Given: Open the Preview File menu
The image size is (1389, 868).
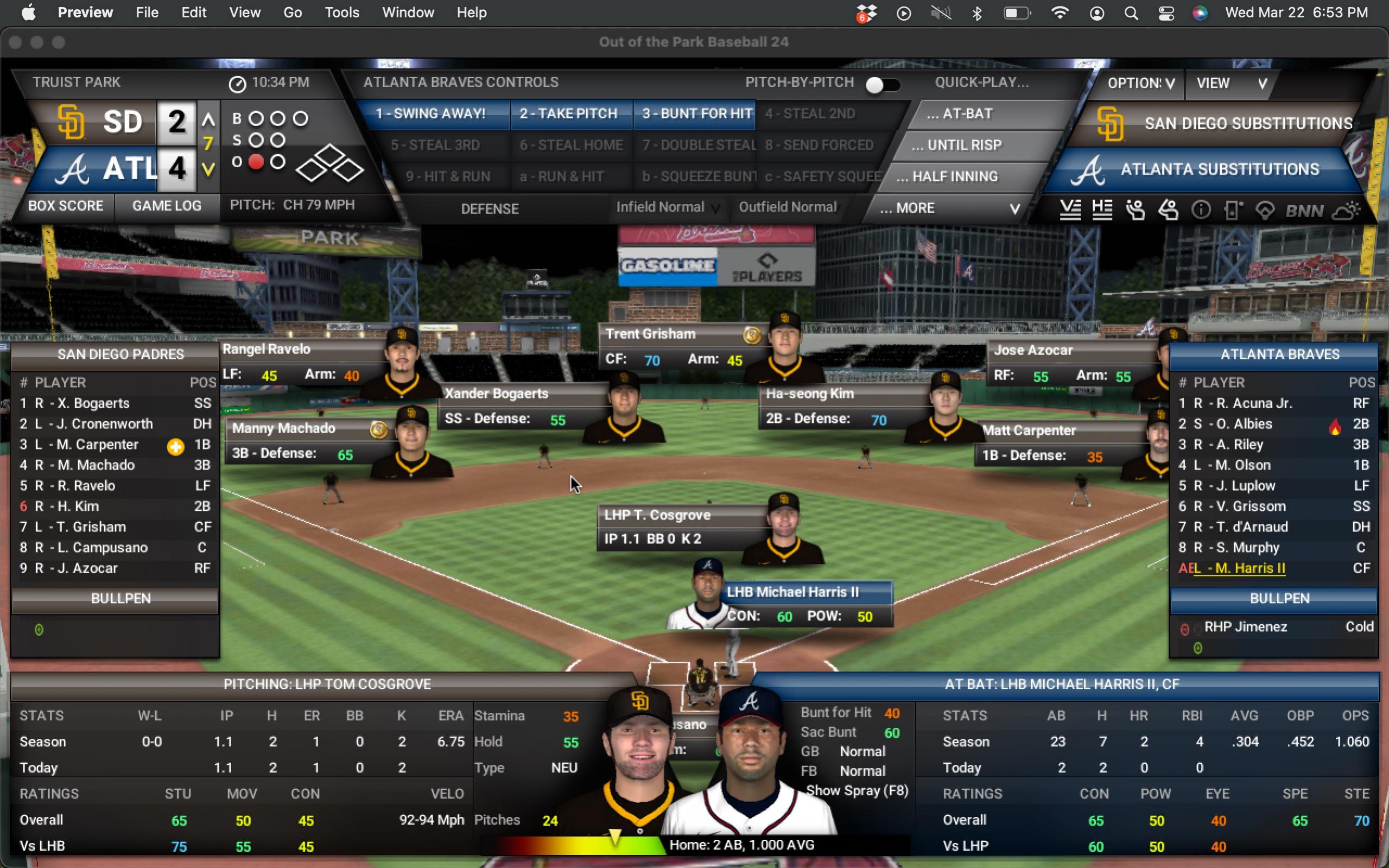Looking at the screenshot, I should tap(147, 12).
